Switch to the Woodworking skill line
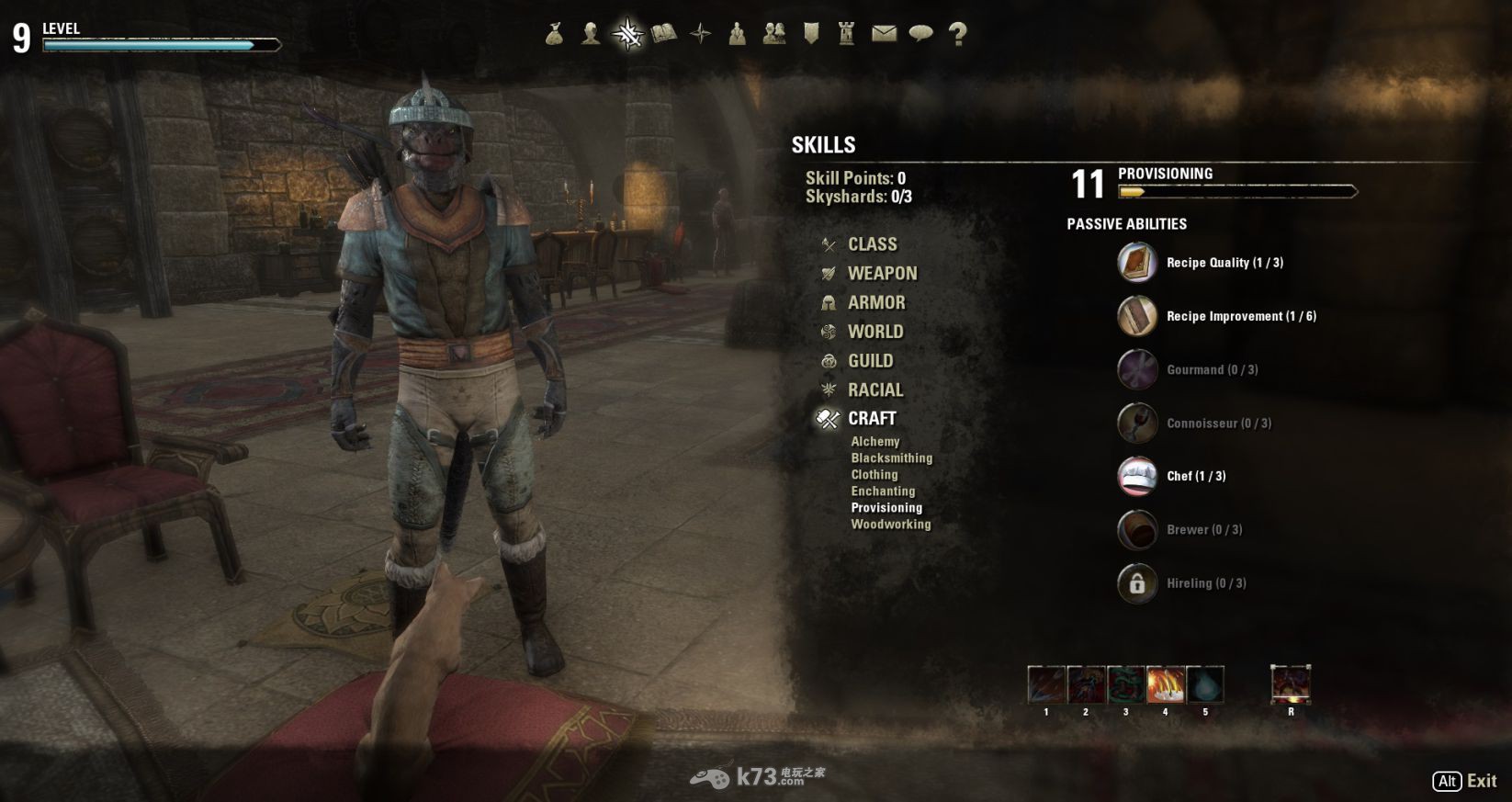This screenshot has width=1512, height=802. coord(890,525)
